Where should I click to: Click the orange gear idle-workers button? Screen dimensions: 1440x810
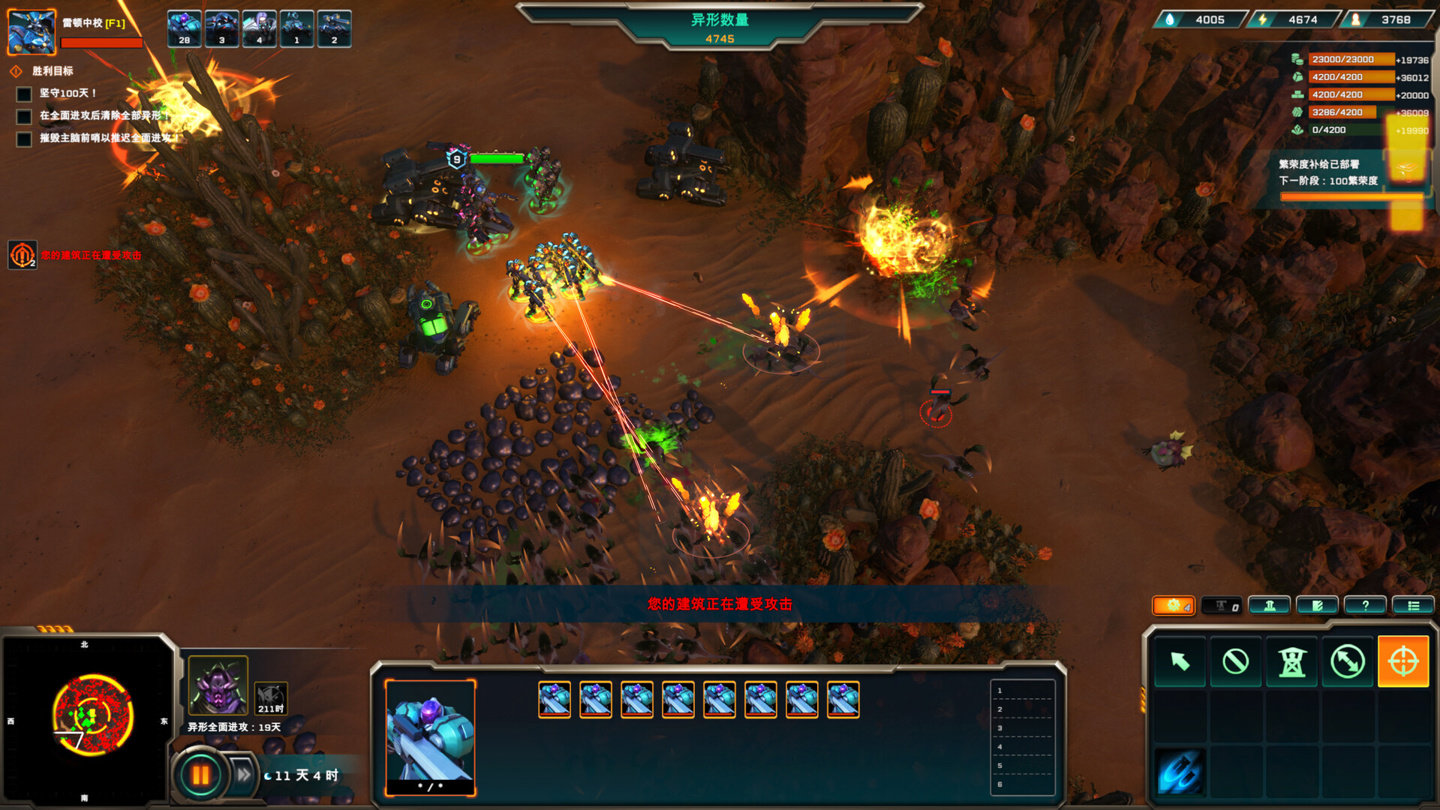[x=1173, y=605]
